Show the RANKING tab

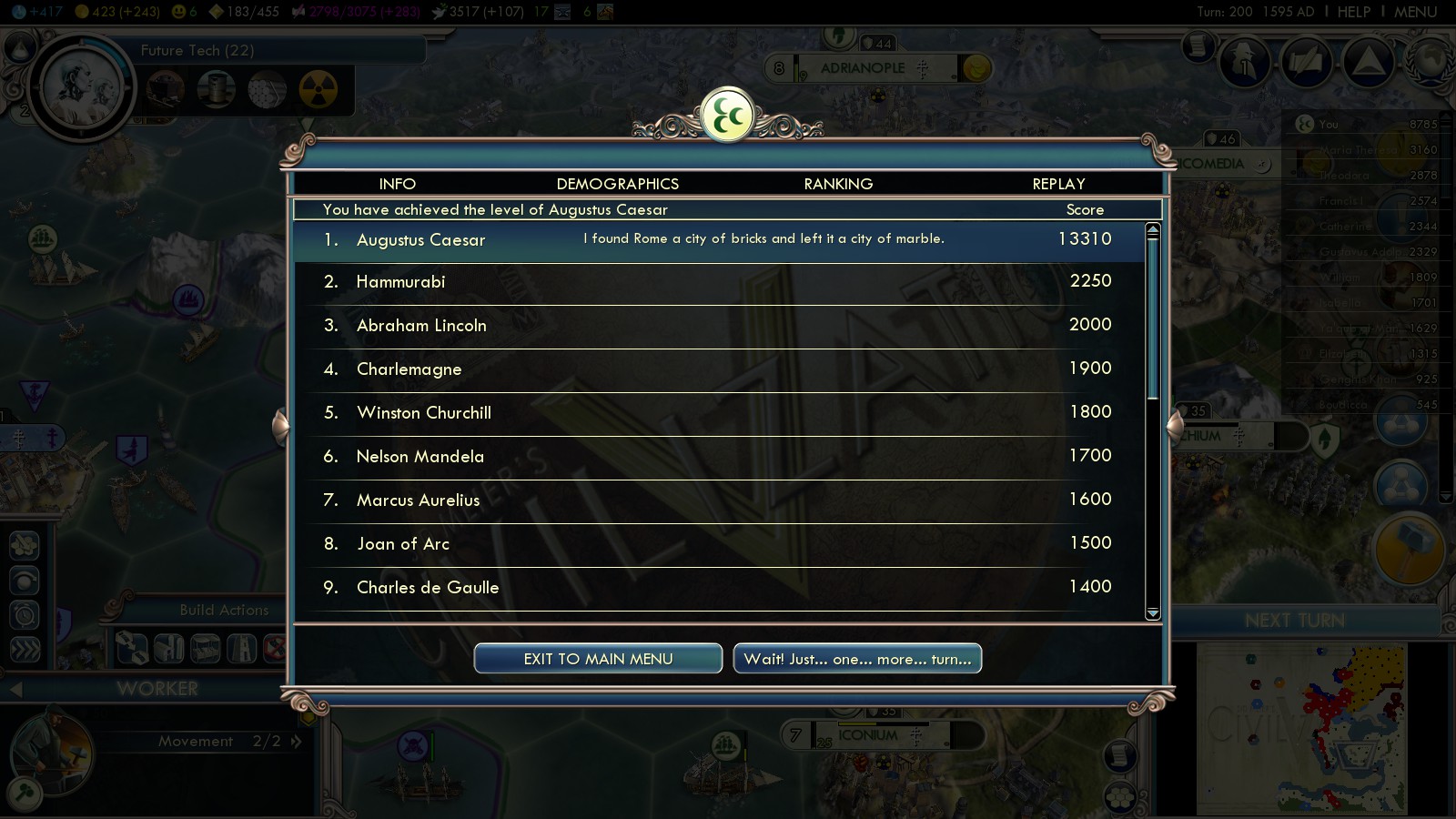click(x=838, y=184)
